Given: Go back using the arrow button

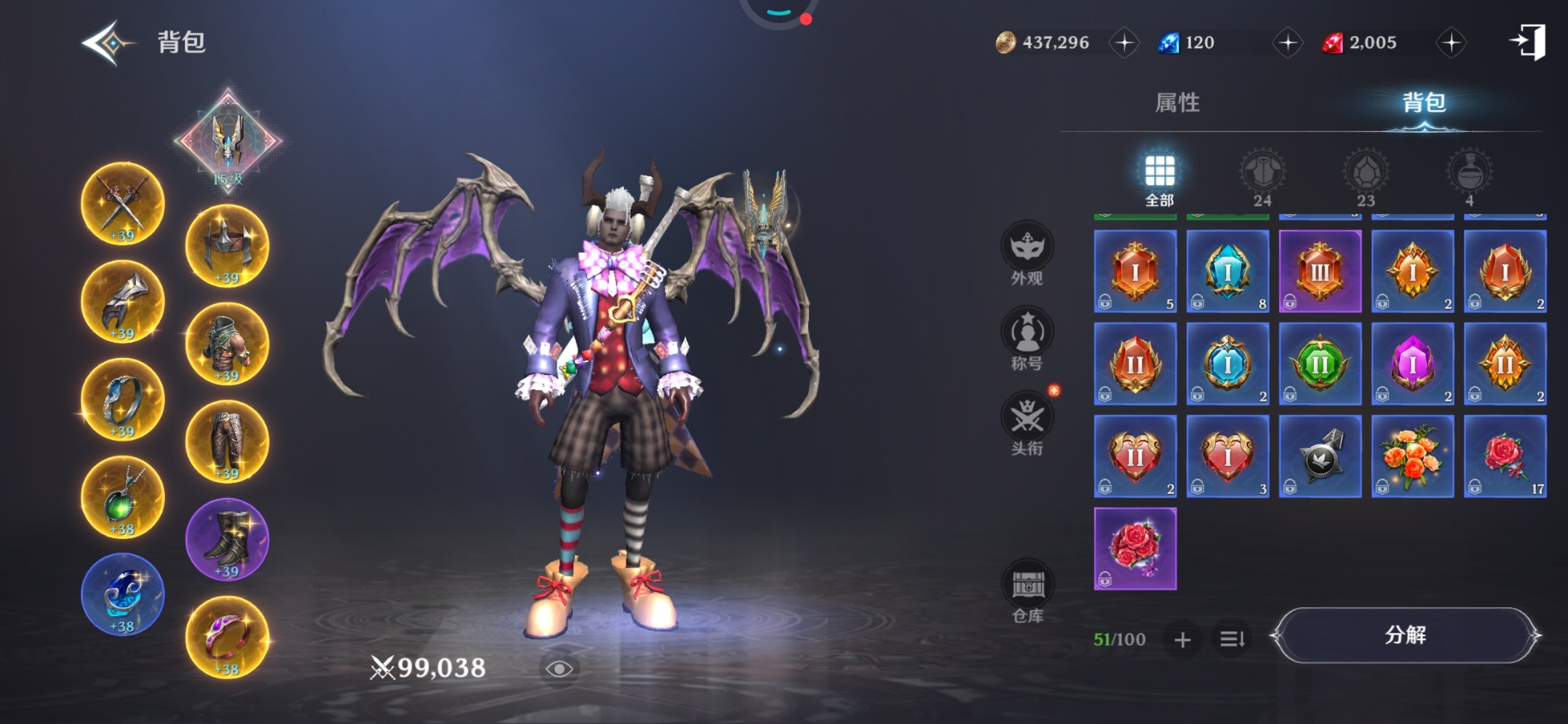Looking at the screenshot, I should [x=106, y=43].
